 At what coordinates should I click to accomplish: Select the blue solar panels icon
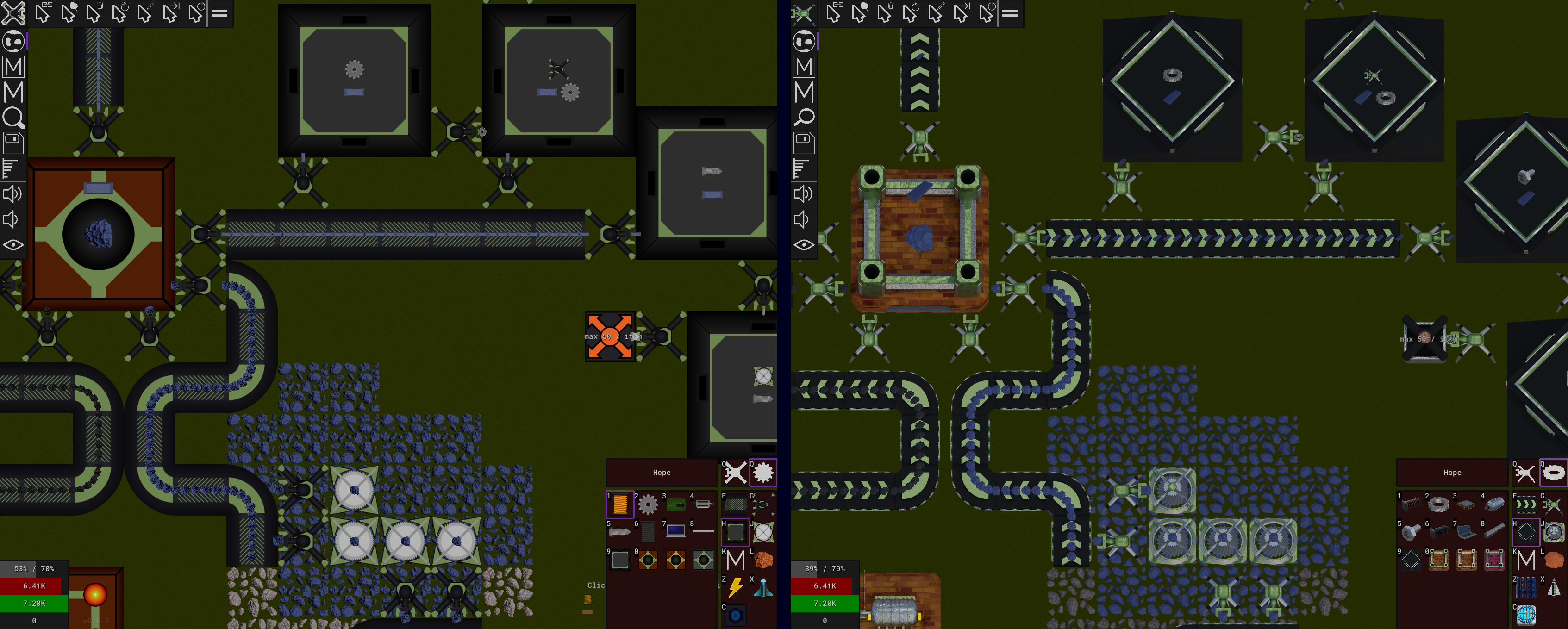[1526, 588]
